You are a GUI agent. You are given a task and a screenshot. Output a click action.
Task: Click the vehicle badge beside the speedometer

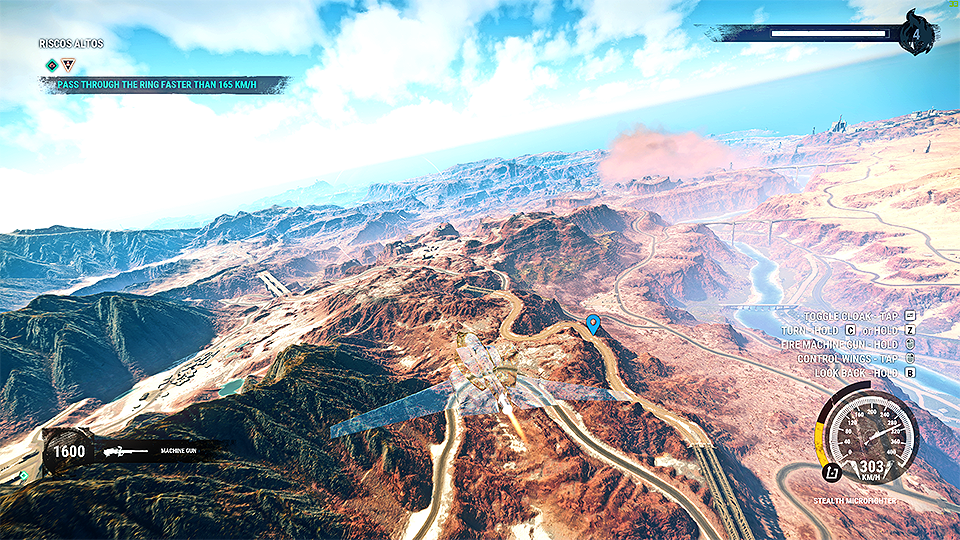click(829, 472)
